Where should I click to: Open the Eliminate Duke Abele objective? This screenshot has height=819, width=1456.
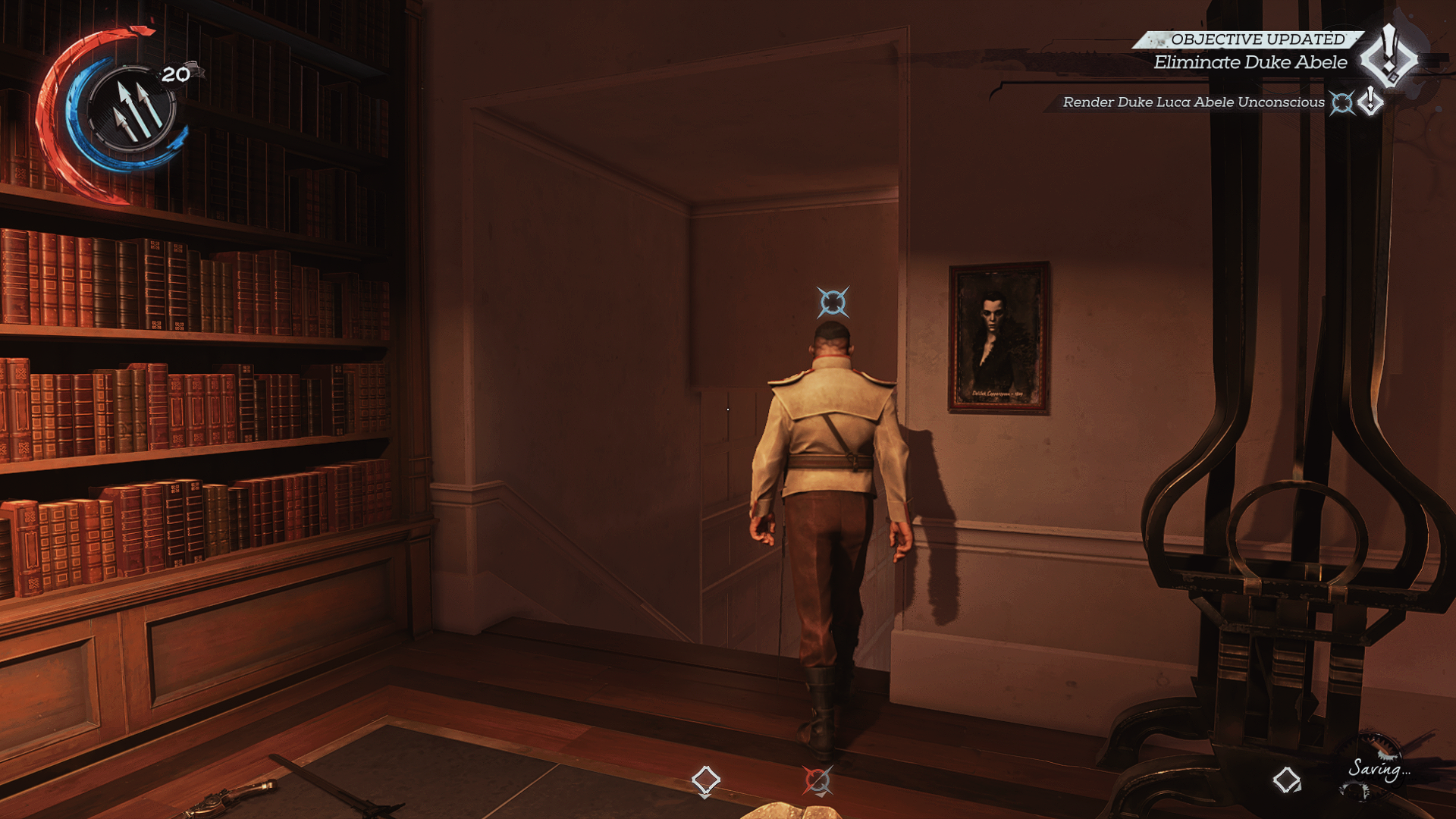[1250, 63]
